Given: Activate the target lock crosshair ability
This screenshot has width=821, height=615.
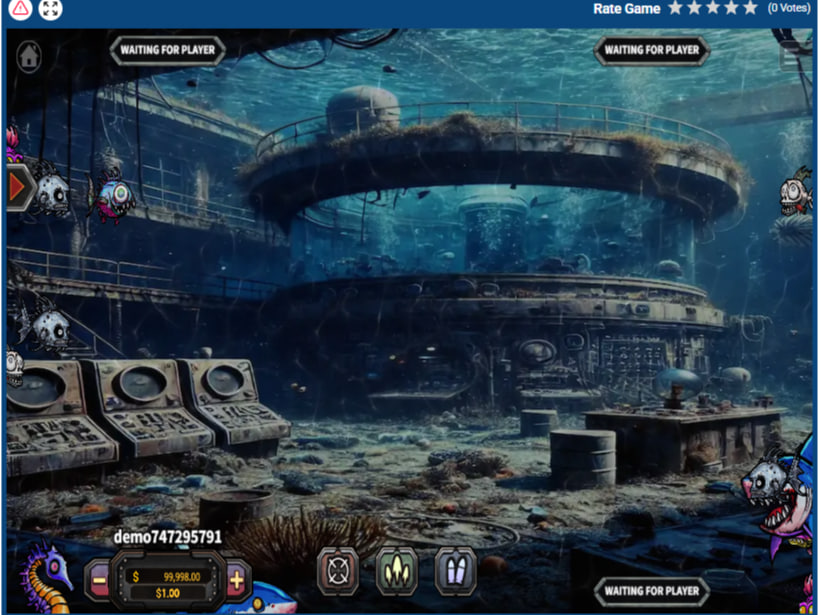Looking at the screenshot, I should click(x=337, y=571).
